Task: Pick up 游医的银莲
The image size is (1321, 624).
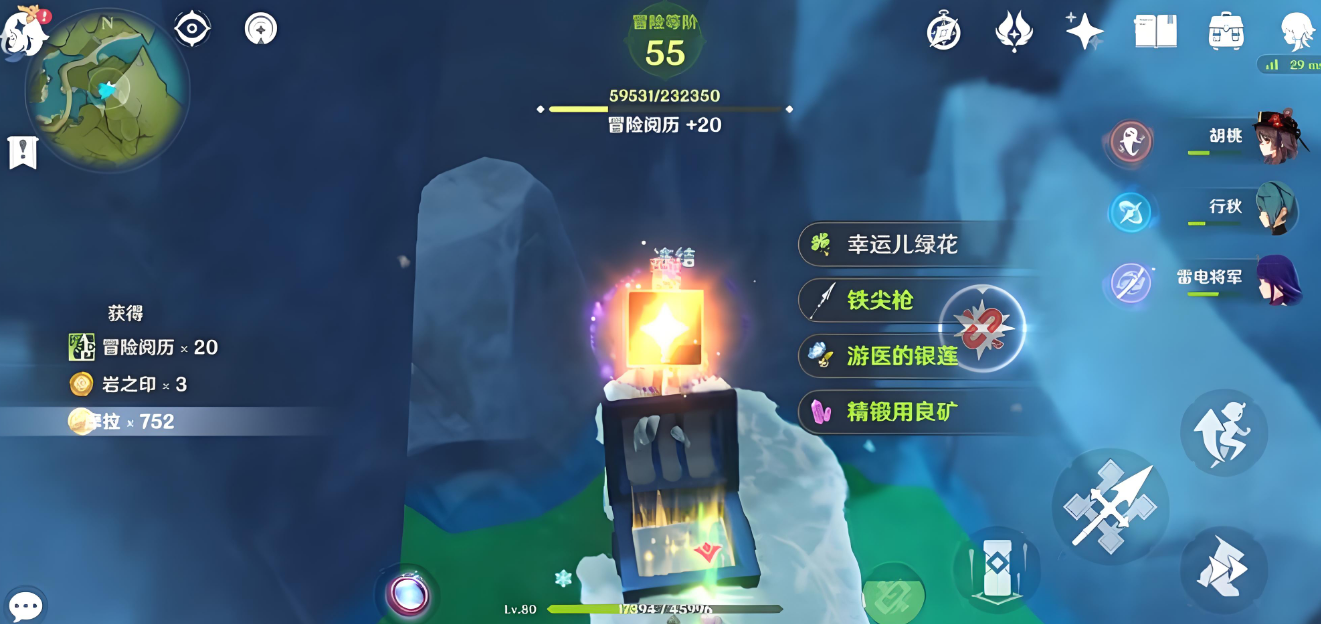Action: coord(902,356)
